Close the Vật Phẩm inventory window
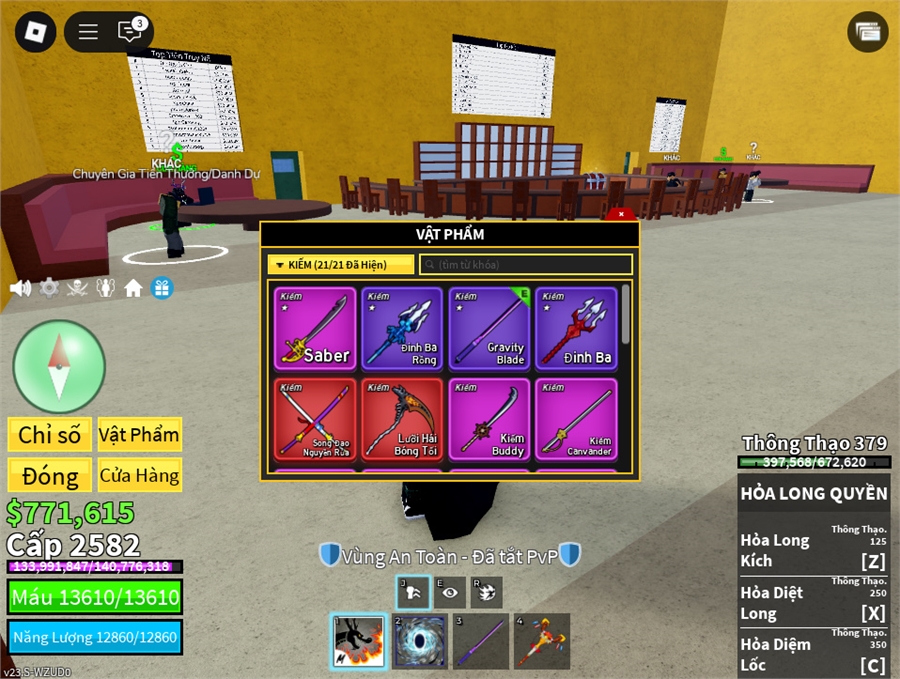Image resolution: width=900 pixels, height=679 pixels. (621, 214)
